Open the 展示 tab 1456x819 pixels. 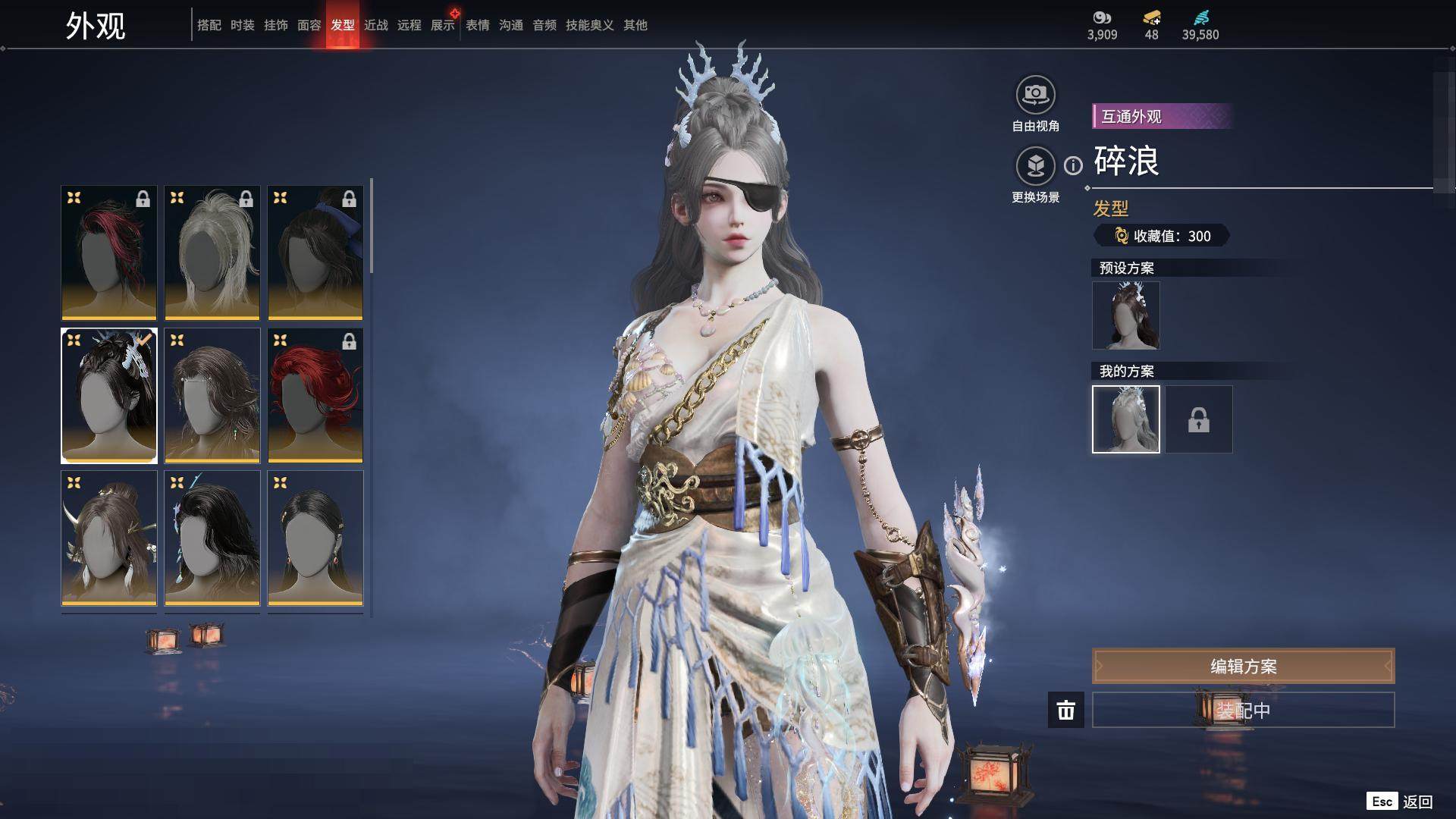pyautogui.click(x=442, y=25)
